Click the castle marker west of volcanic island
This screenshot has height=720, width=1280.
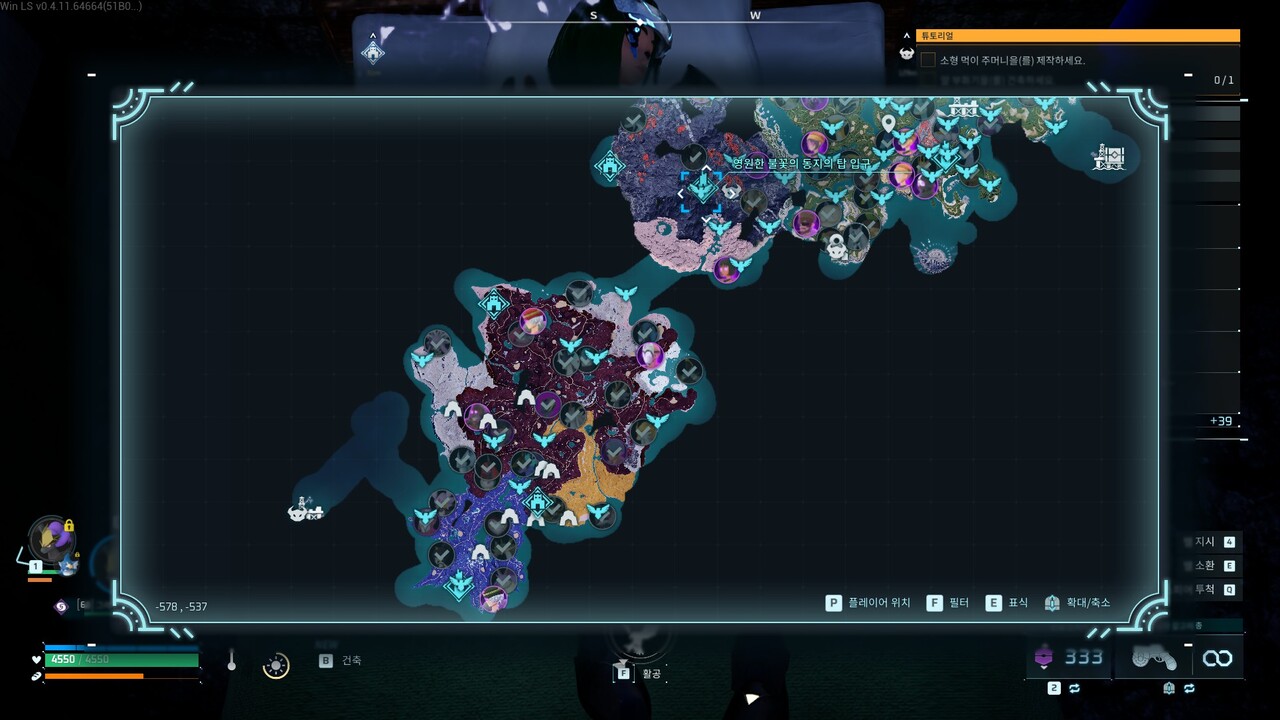point(610,164)
